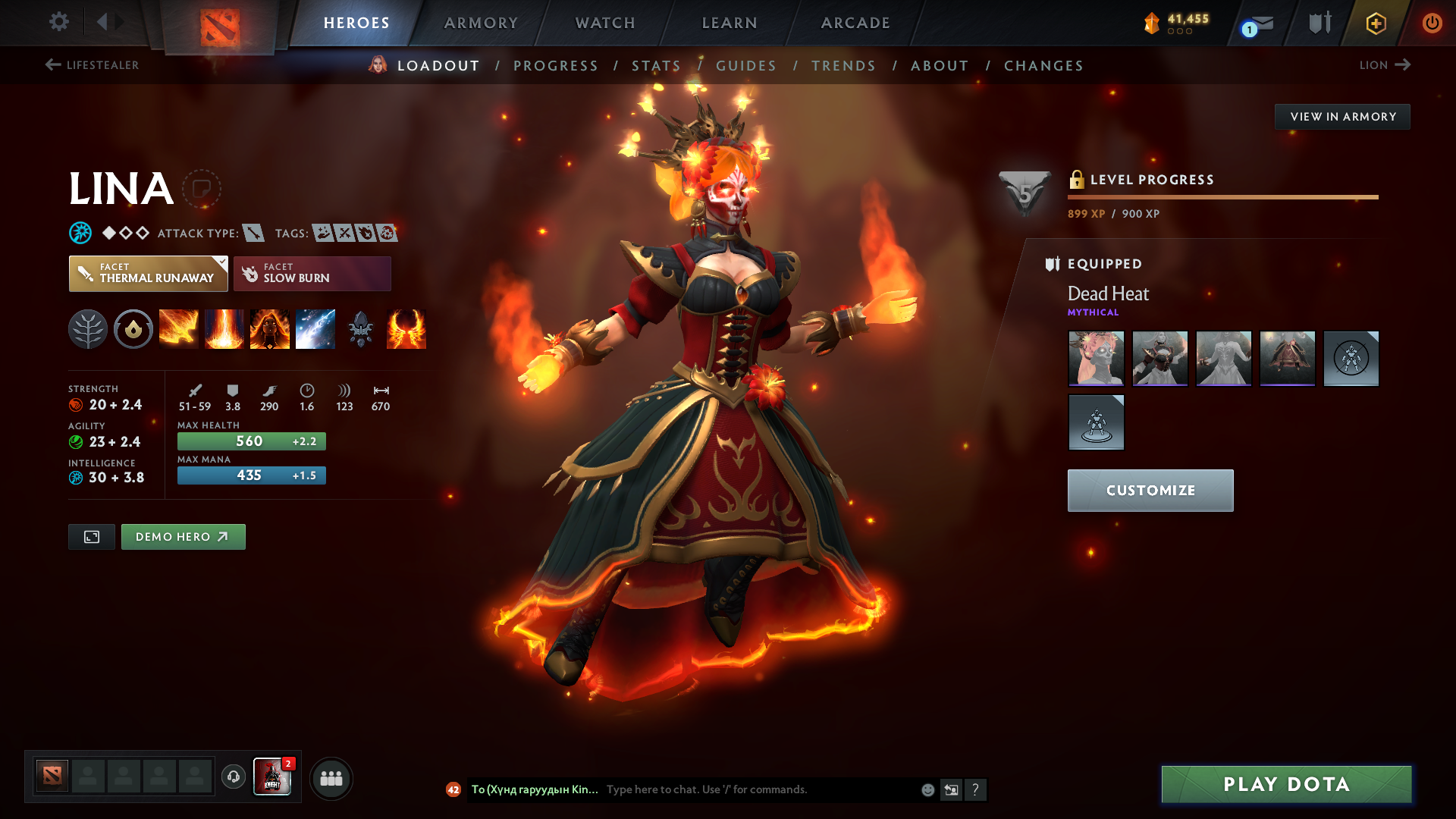The height and width of the screenshot is (819, 1456).
Task: Open the Learn section
Action: click(730, 23)
